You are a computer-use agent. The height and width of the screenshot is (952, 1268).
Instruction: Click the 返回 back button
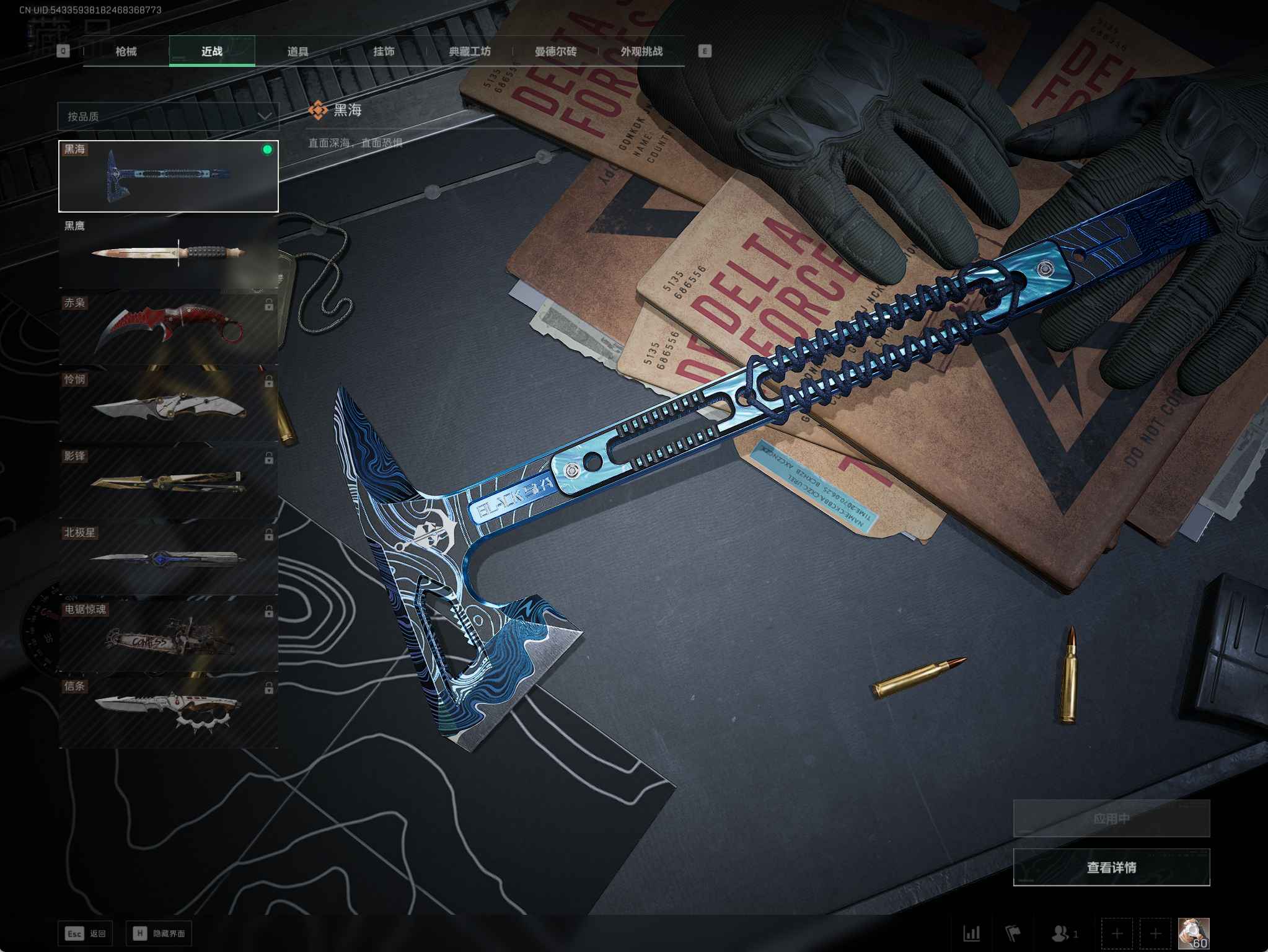coord(86,933)
